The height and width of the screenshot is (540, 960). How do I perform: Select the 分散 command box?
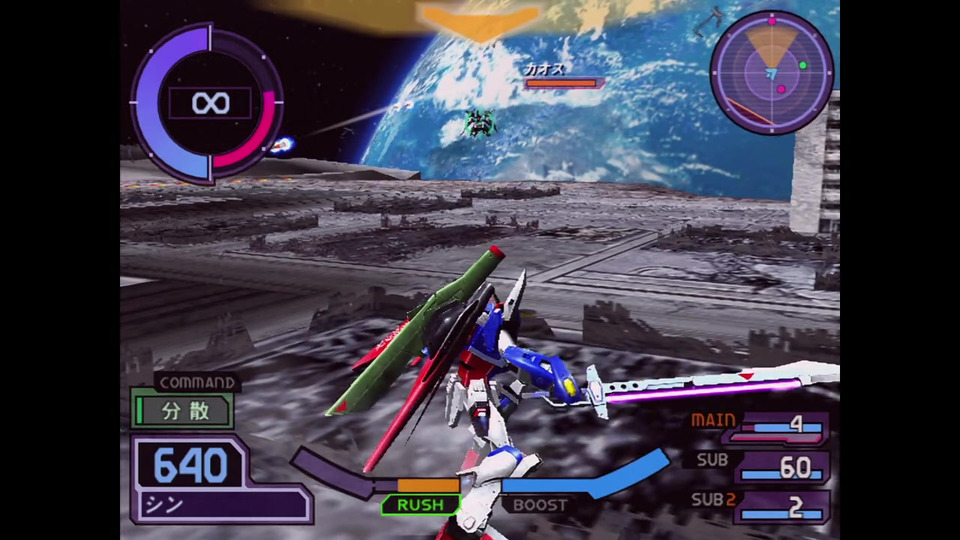click(x=182, y=410)
